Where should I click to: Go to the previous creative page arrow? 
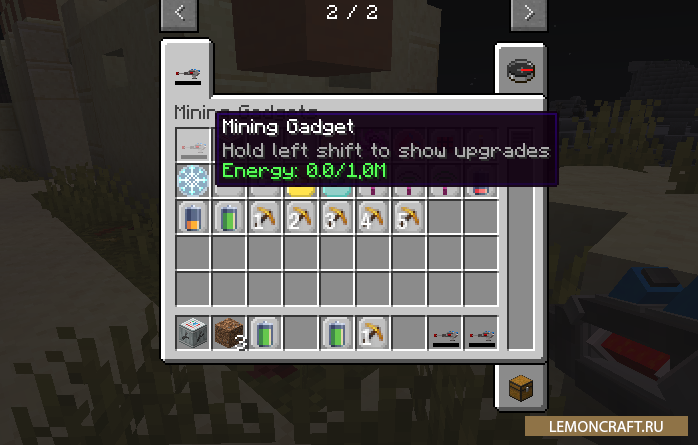coord(180,14)
